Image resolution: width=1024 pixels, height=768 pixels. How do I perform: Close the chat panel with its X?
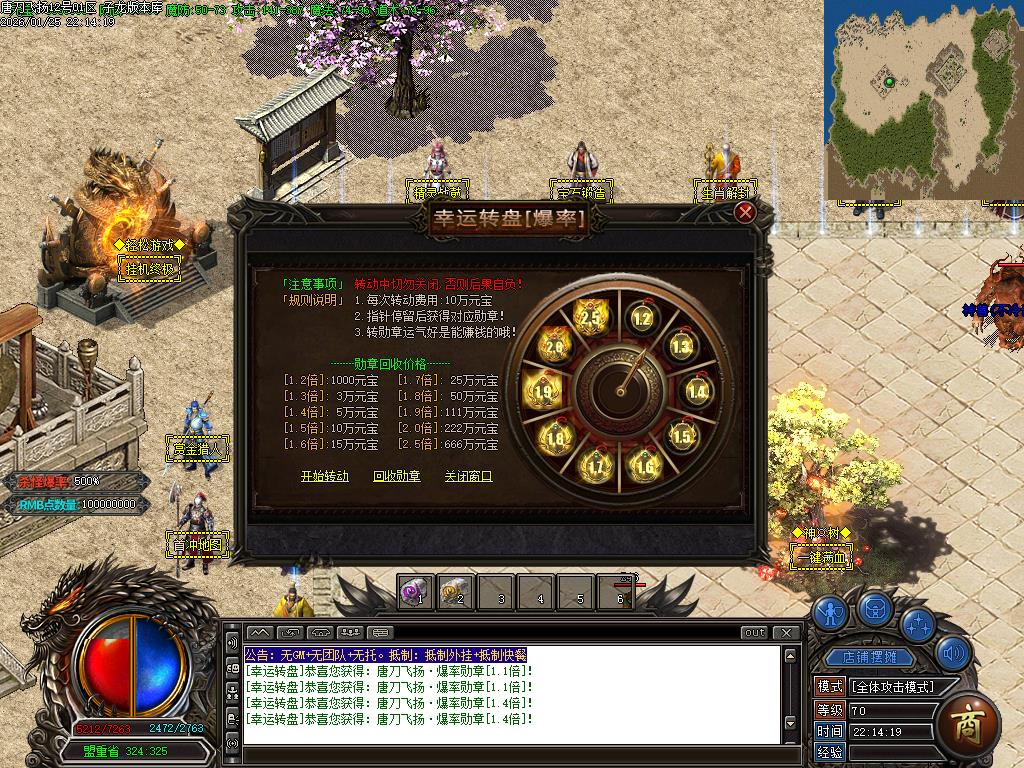pyautogui.click(x=787, y=632)
